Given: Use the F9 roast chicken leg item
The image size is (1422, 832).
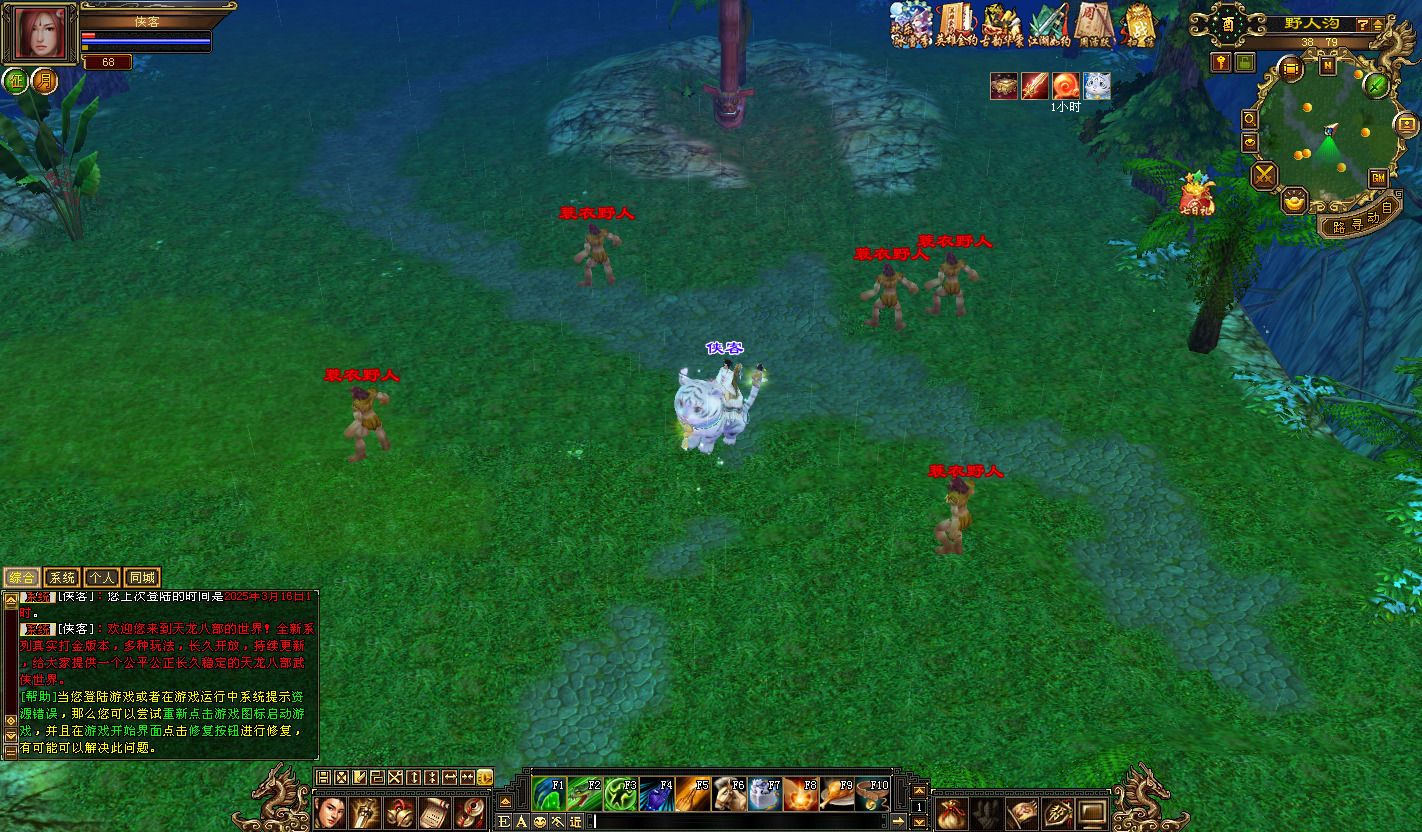Looking at the screenshot, I should [x=837, y=794].
